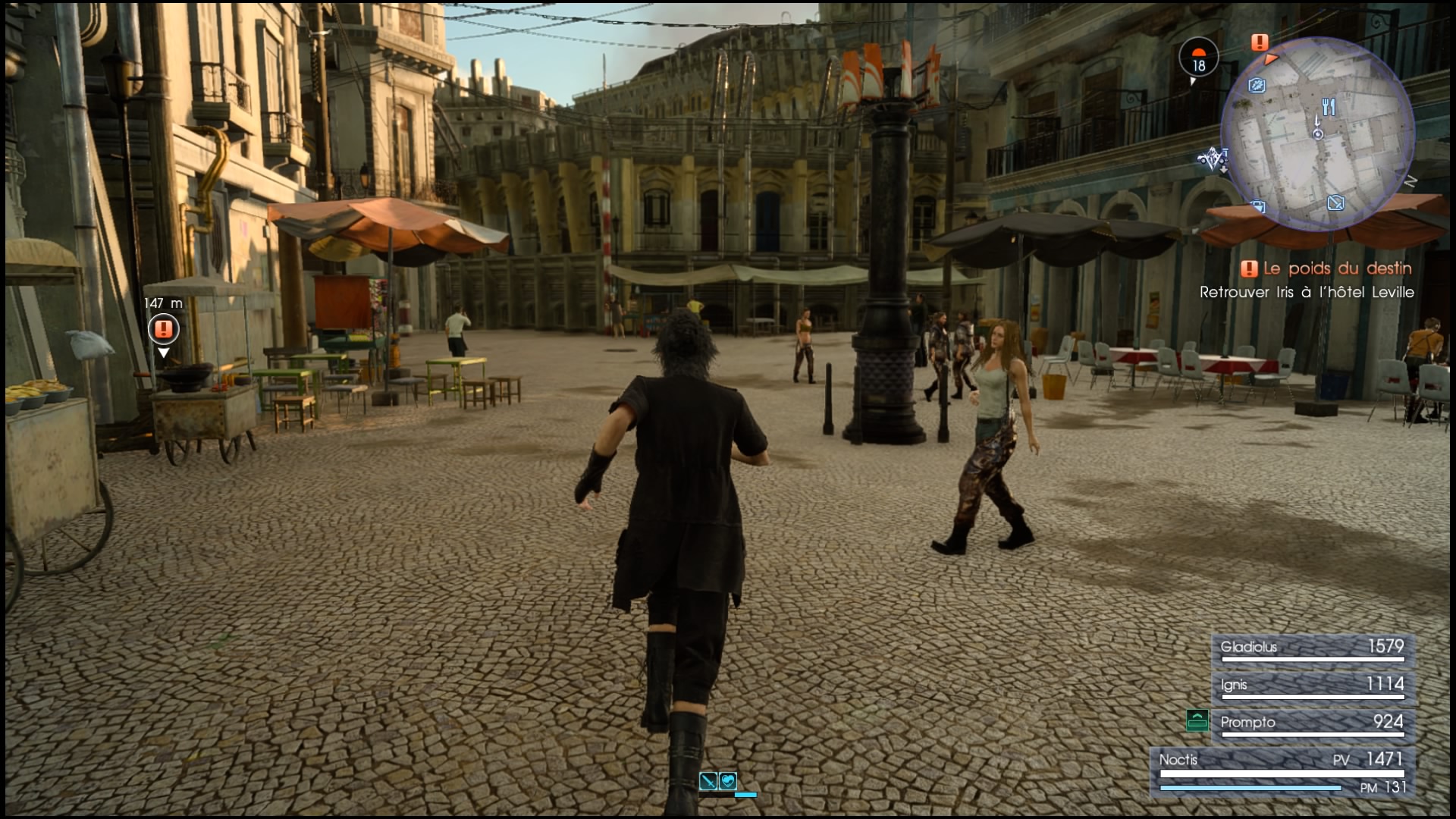The width and height of the screenshot is (1456, 819).
Task: Select the fork and knife restaurant marker
Action: (1328, 107)
